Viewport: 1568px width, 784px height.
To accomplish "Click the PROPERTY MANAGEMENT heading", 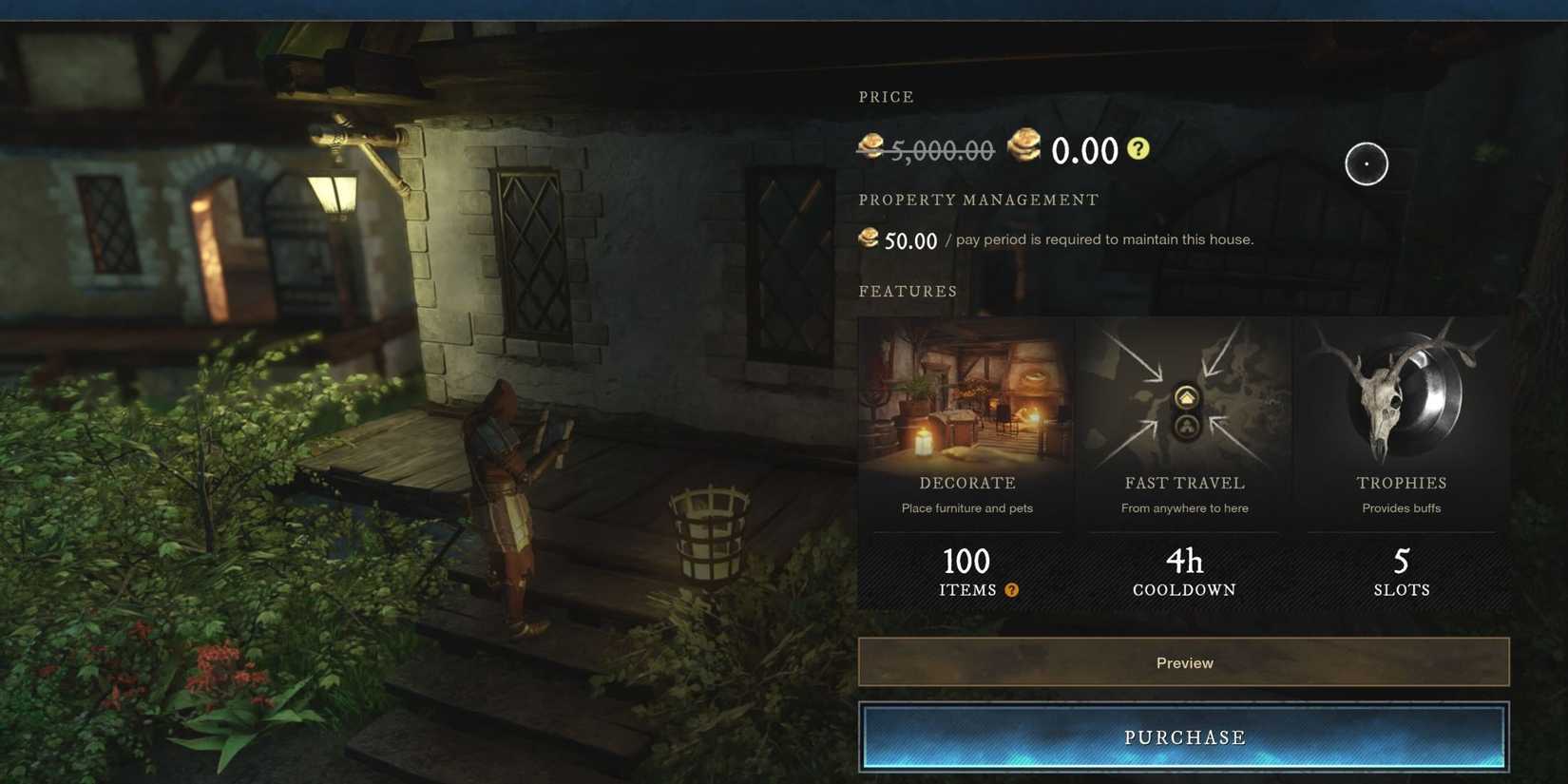I will click(978, 200).
